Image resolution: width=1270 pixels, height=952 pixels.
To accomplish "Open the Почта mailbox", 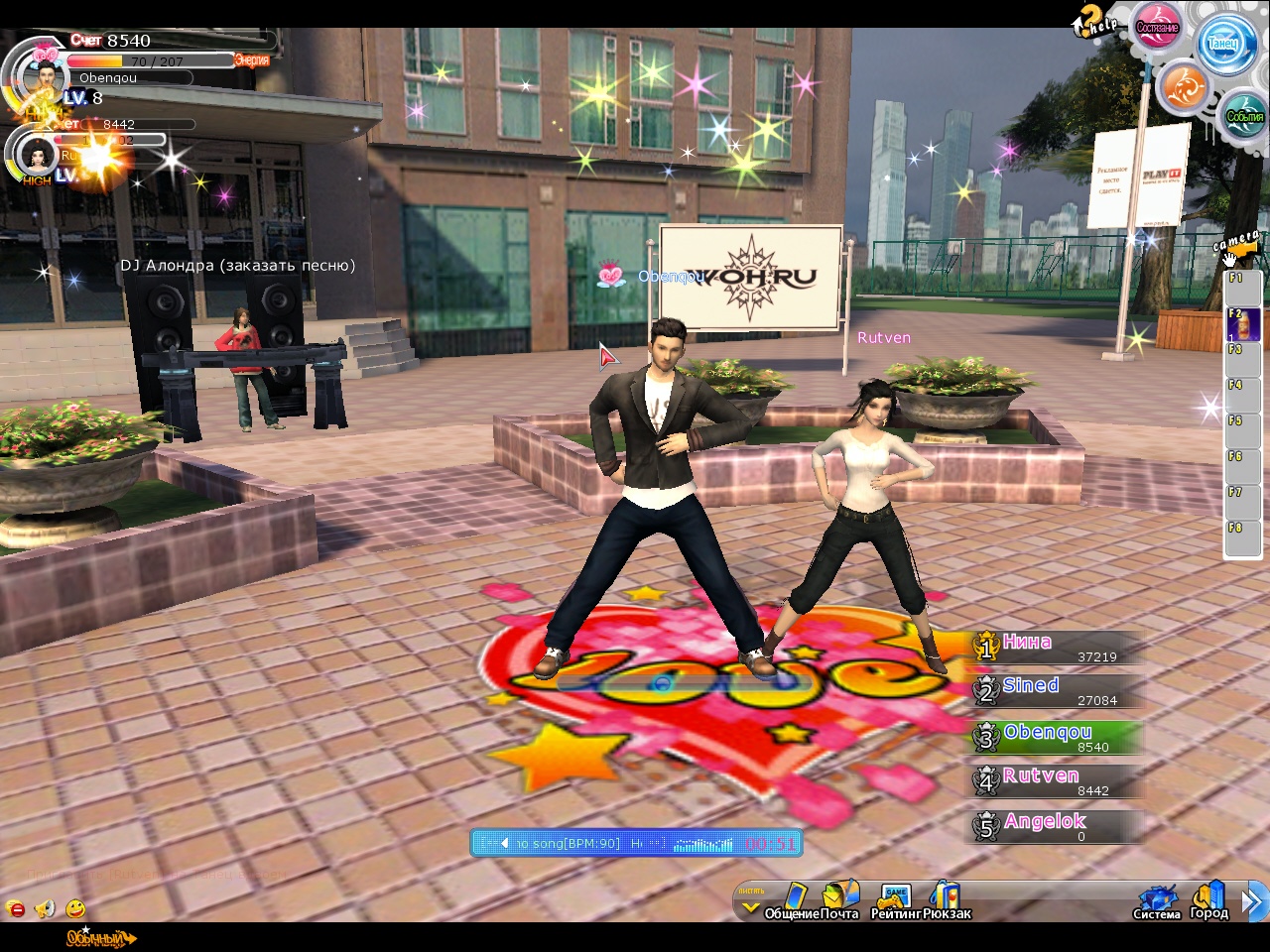I will [839, 898].
